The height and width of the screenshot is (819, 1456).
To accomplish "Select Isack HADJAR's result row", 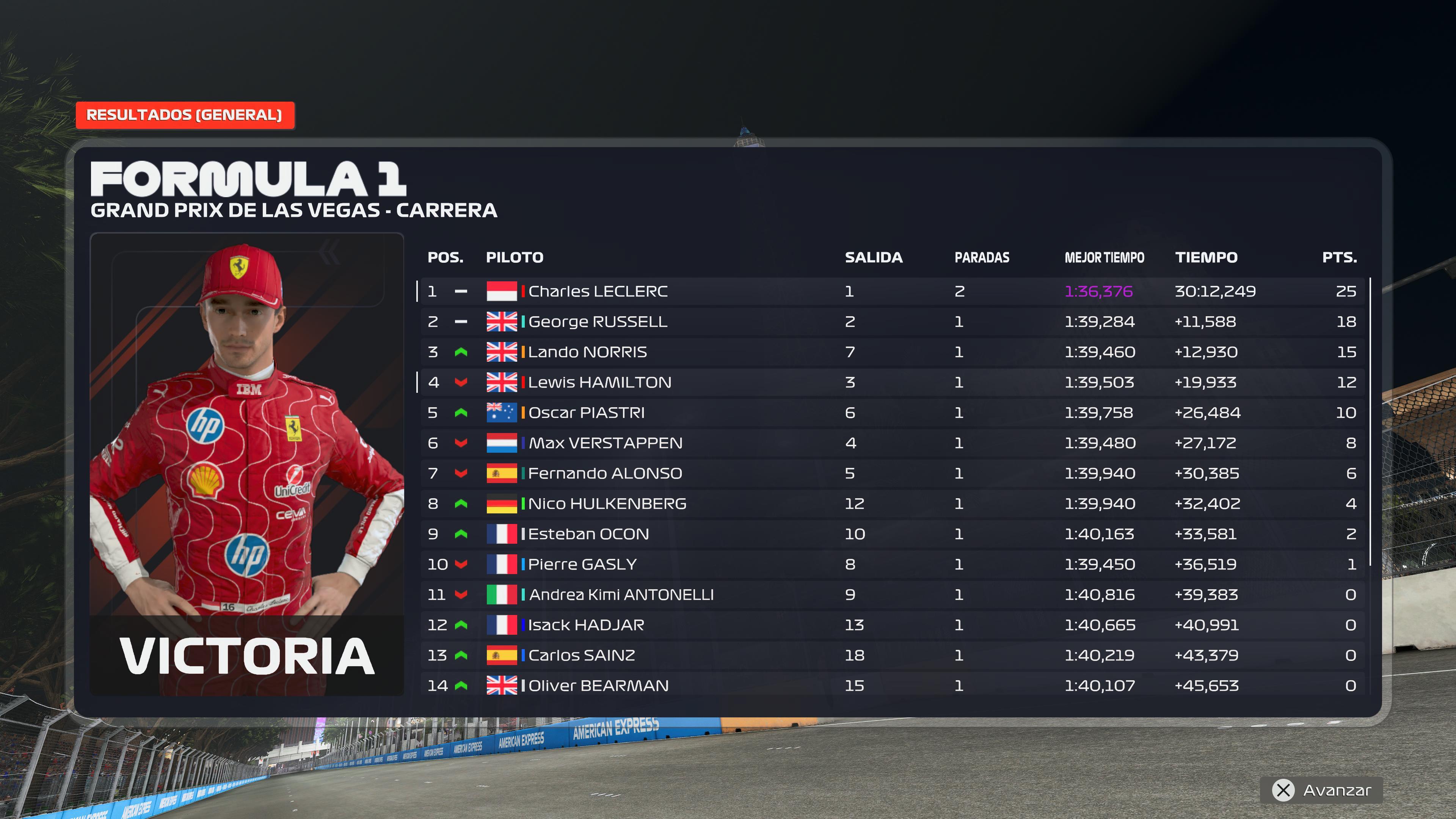I will pos(586,625).
